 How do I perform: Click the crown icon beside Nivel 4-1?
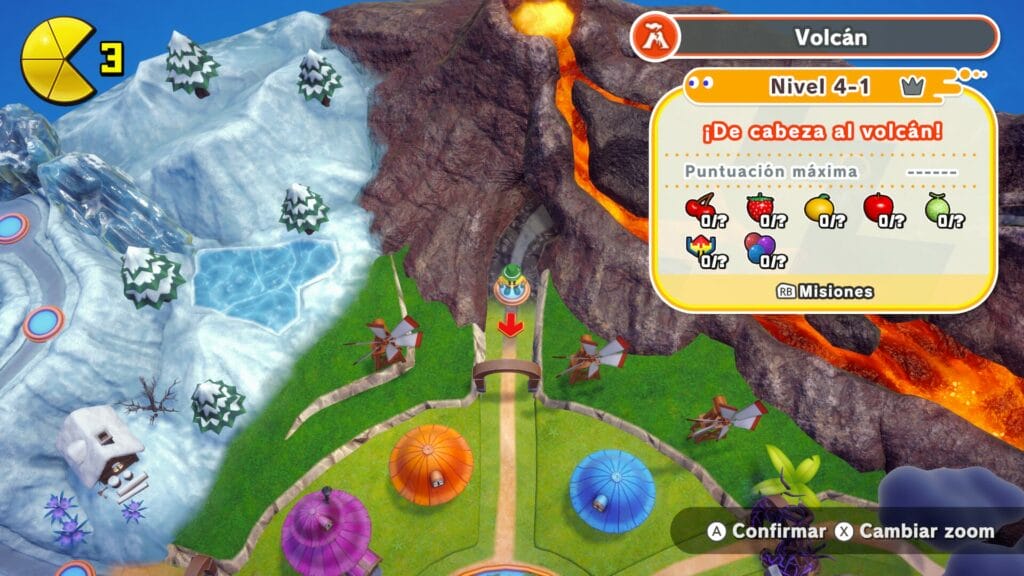point(910,87)
